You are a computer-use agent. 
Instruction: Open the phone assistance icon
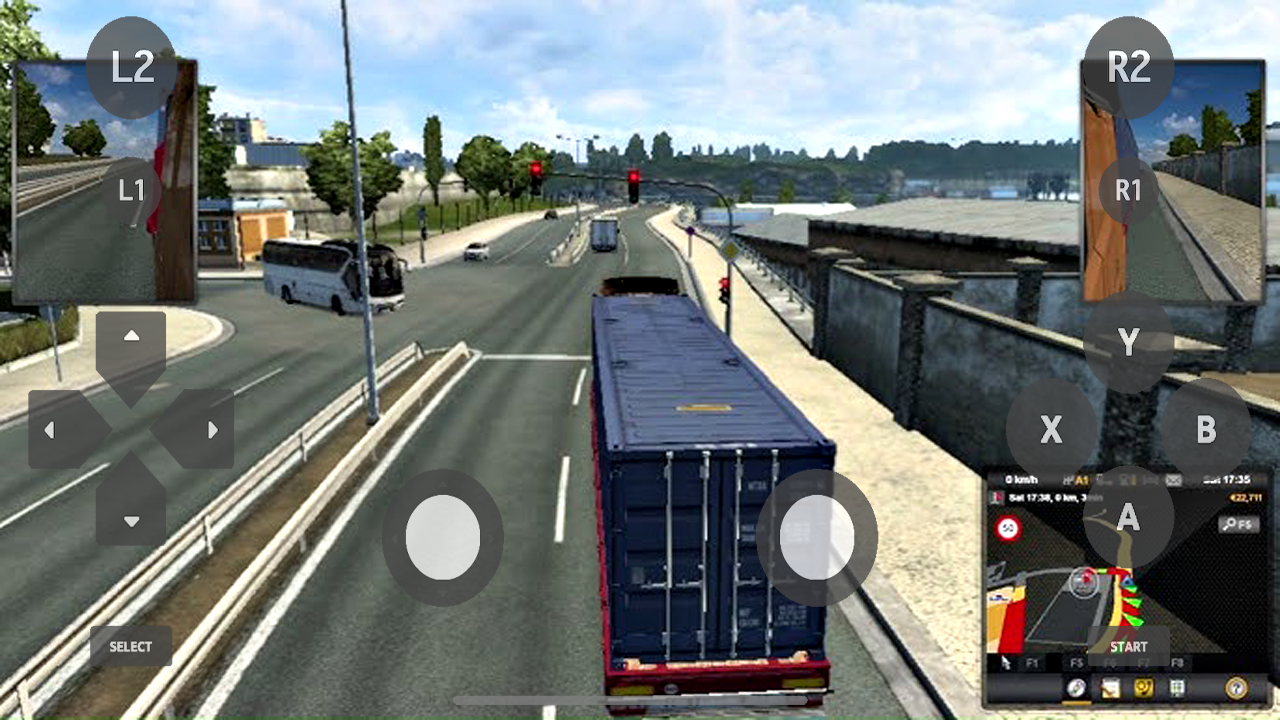[1143, 688]
